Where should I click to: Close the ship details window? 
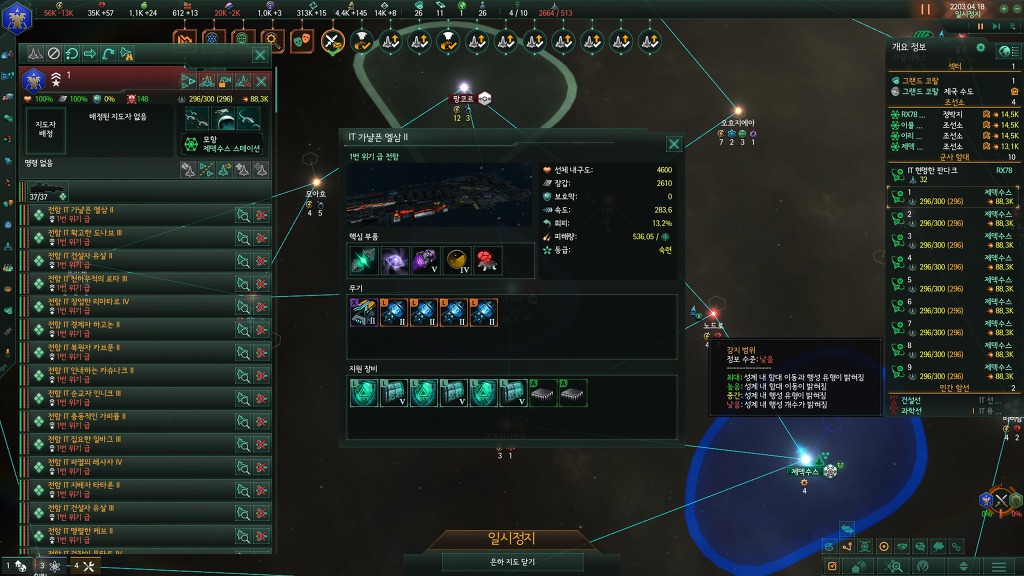pyautogui.click(x=674, y=144)
